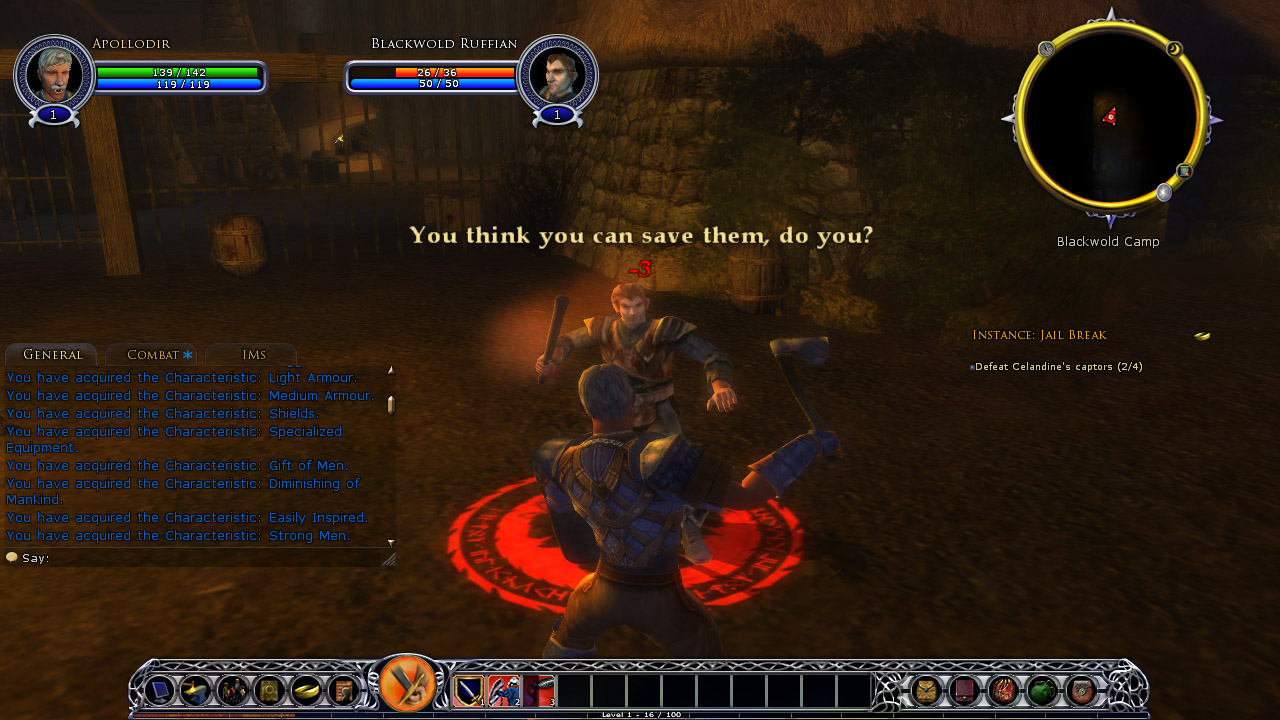Trigger the quickslot 3 skill
Screen dimensions: 1280x720
(x=538, y=690)
